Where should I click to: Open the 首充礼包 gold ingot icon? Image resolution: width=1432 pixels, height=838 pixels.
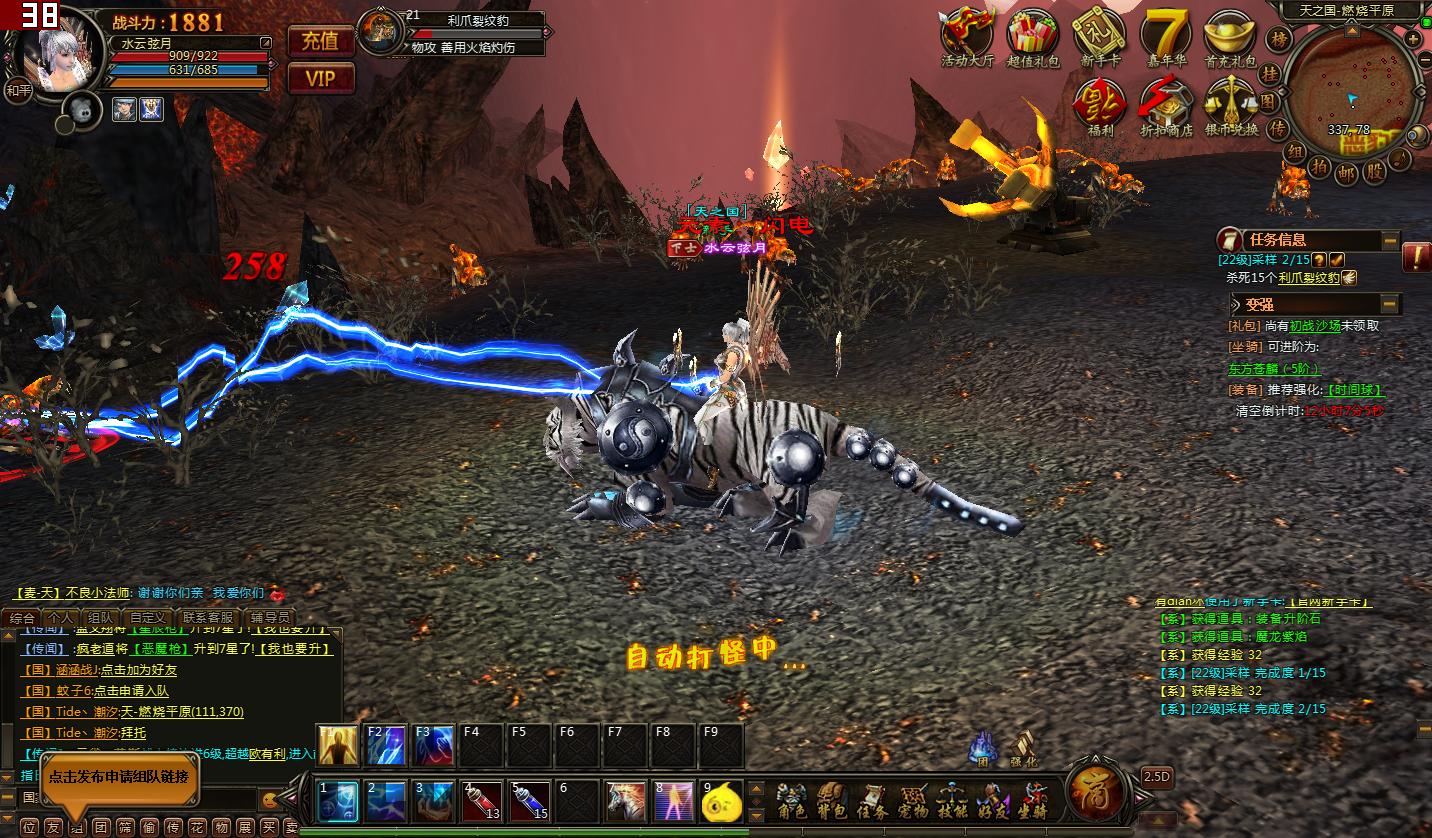click(x=1229, y=35)
